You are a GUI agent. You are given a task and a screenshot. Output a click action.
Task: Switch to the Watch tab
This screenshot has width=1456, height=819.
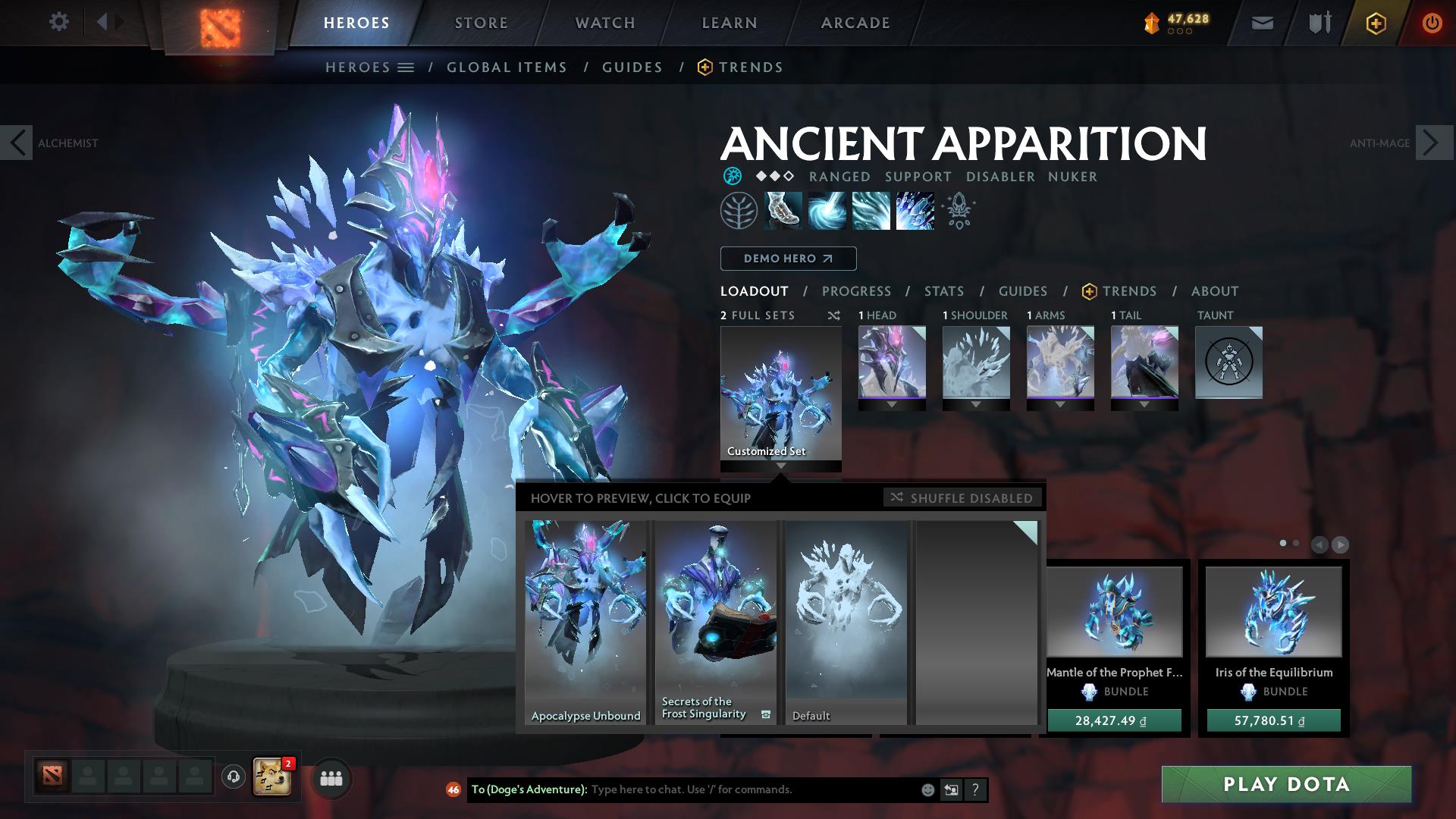point(605,23)
